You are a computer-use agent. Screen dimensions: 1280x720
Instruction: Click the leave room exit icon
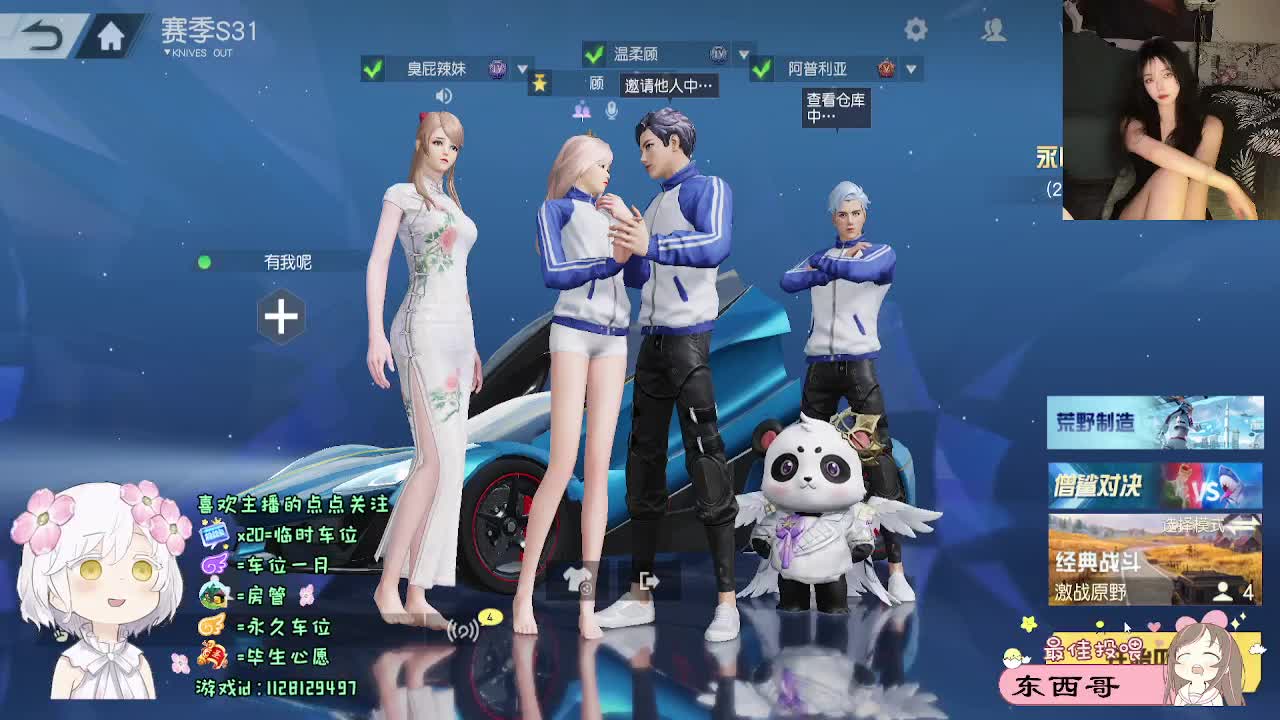(x=648, y=580)
